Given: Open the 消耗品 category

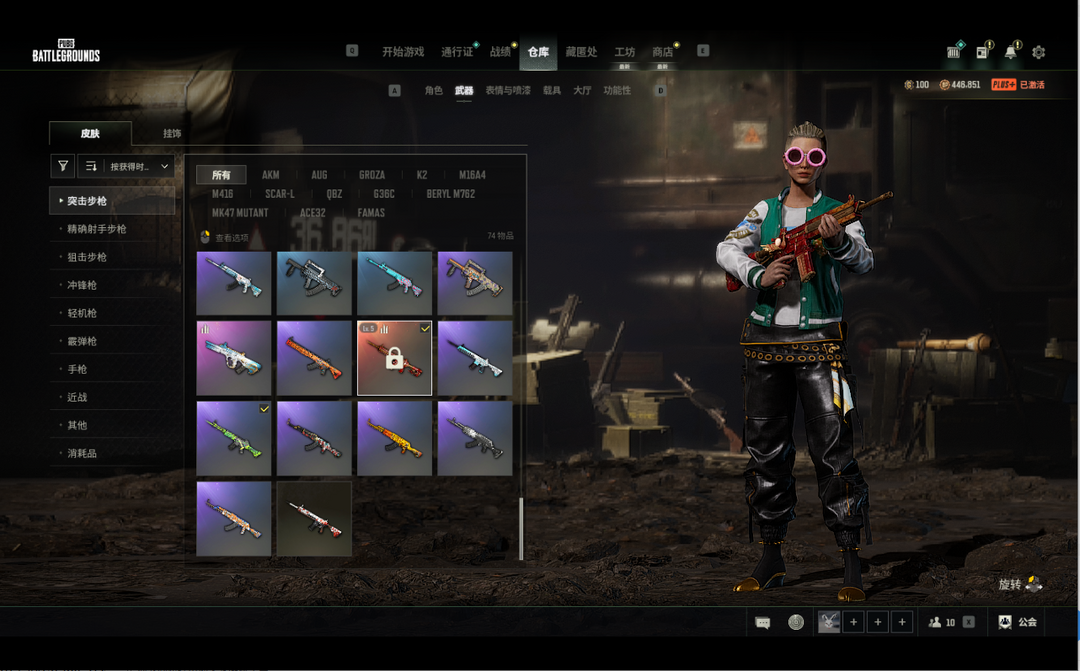Looking at the screenshot, I should (82, 453).
